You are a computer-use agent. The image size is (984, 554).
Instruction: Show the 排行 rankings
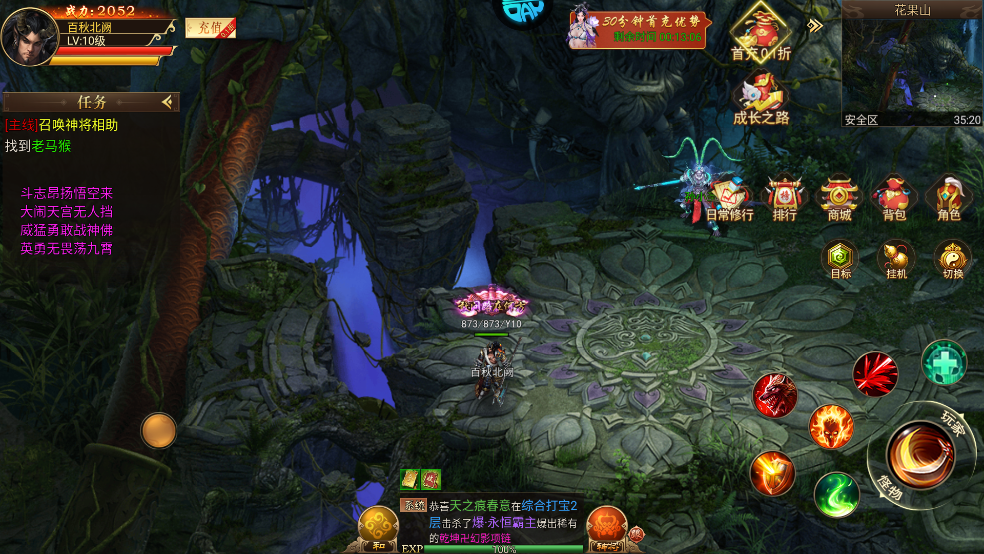click(x=785, y=198)
